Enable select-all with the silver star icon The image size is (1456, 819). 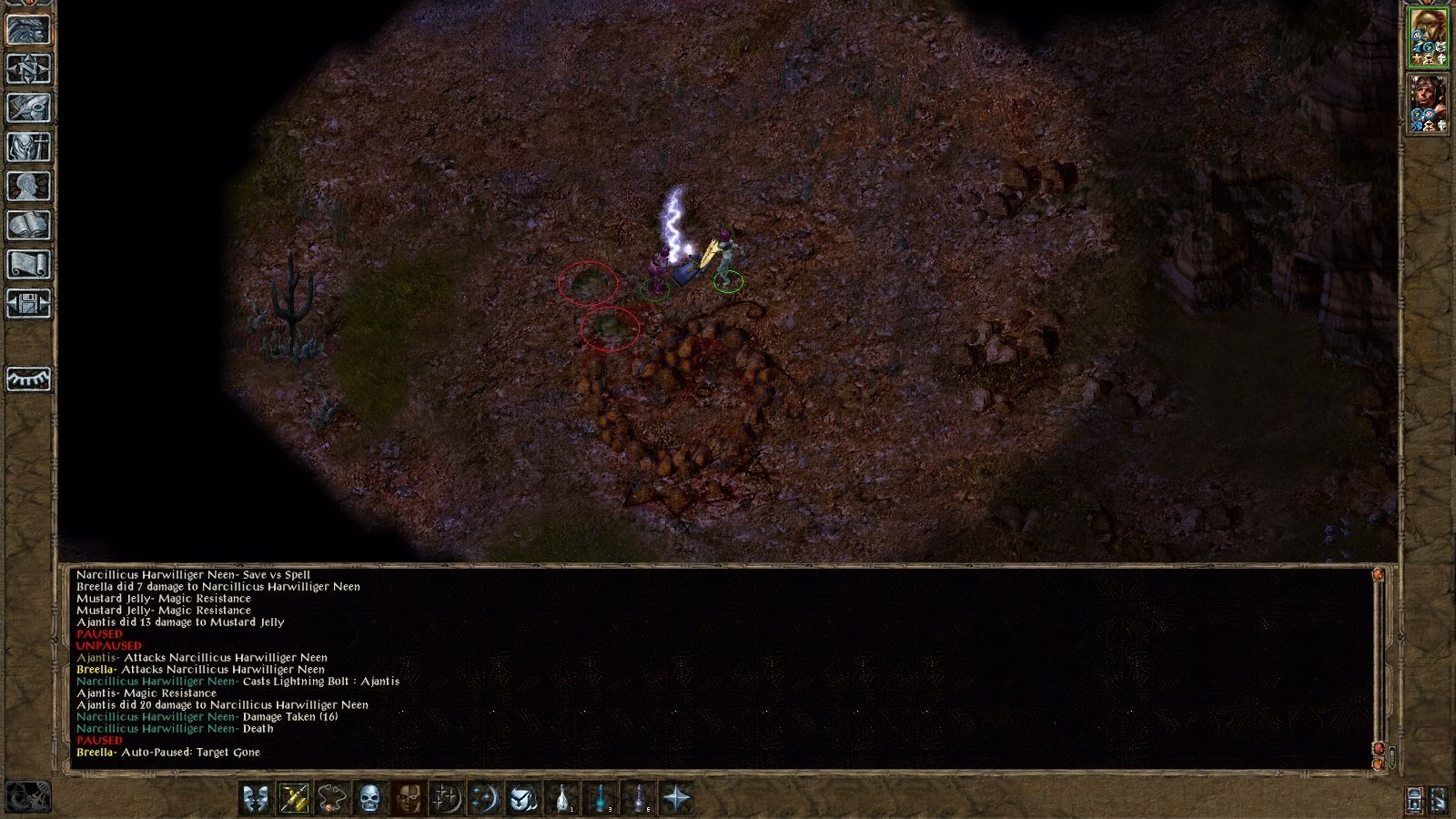pos(678,798)
